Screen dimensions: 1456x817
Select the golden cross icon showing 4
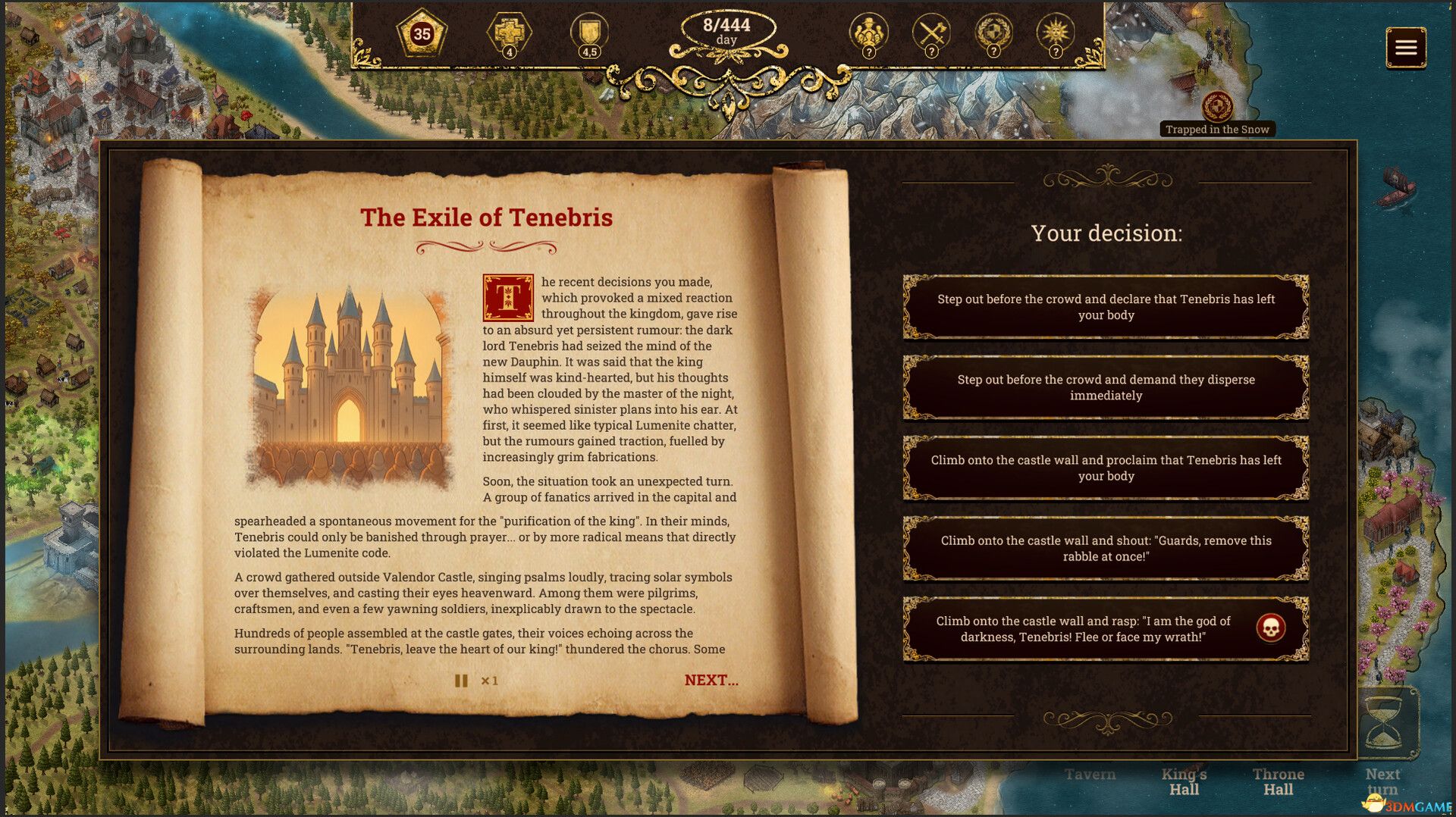pyautogui.click(x=510, y=33)
